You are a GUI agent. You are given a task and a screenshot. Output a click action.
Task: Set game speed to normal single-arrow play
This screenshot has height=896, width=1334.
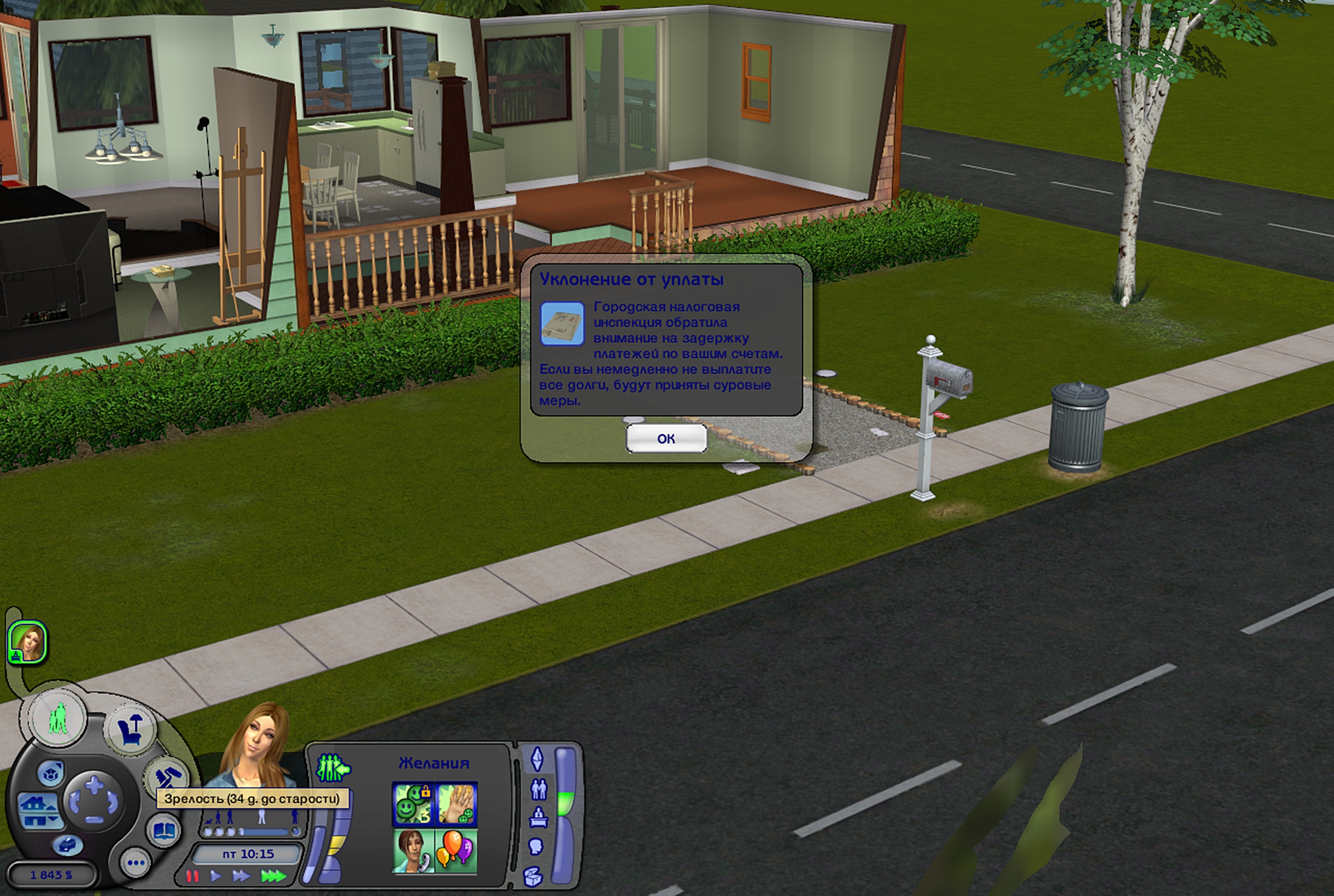click(216, 876)
